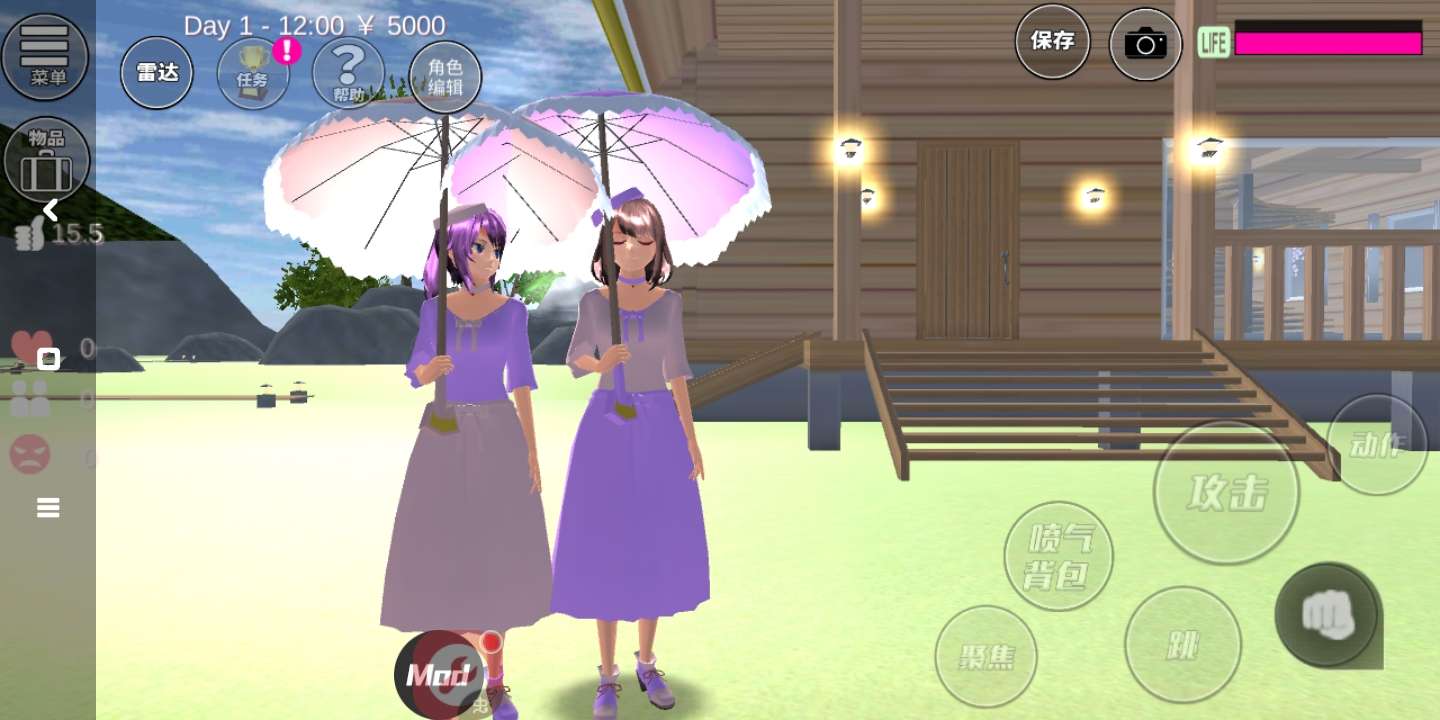Take a screenshot with the camera button

[x=1145, y=44]
